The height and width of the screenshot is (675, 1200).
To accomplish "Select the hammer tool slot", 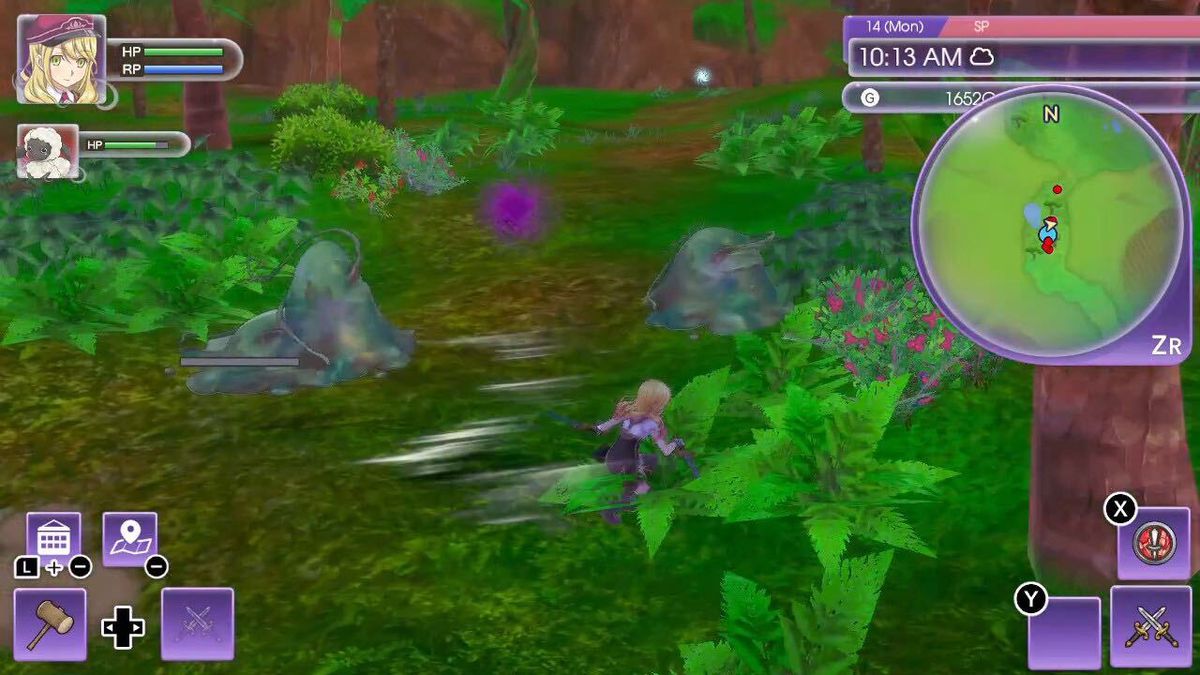I will [x=50, y=624].
